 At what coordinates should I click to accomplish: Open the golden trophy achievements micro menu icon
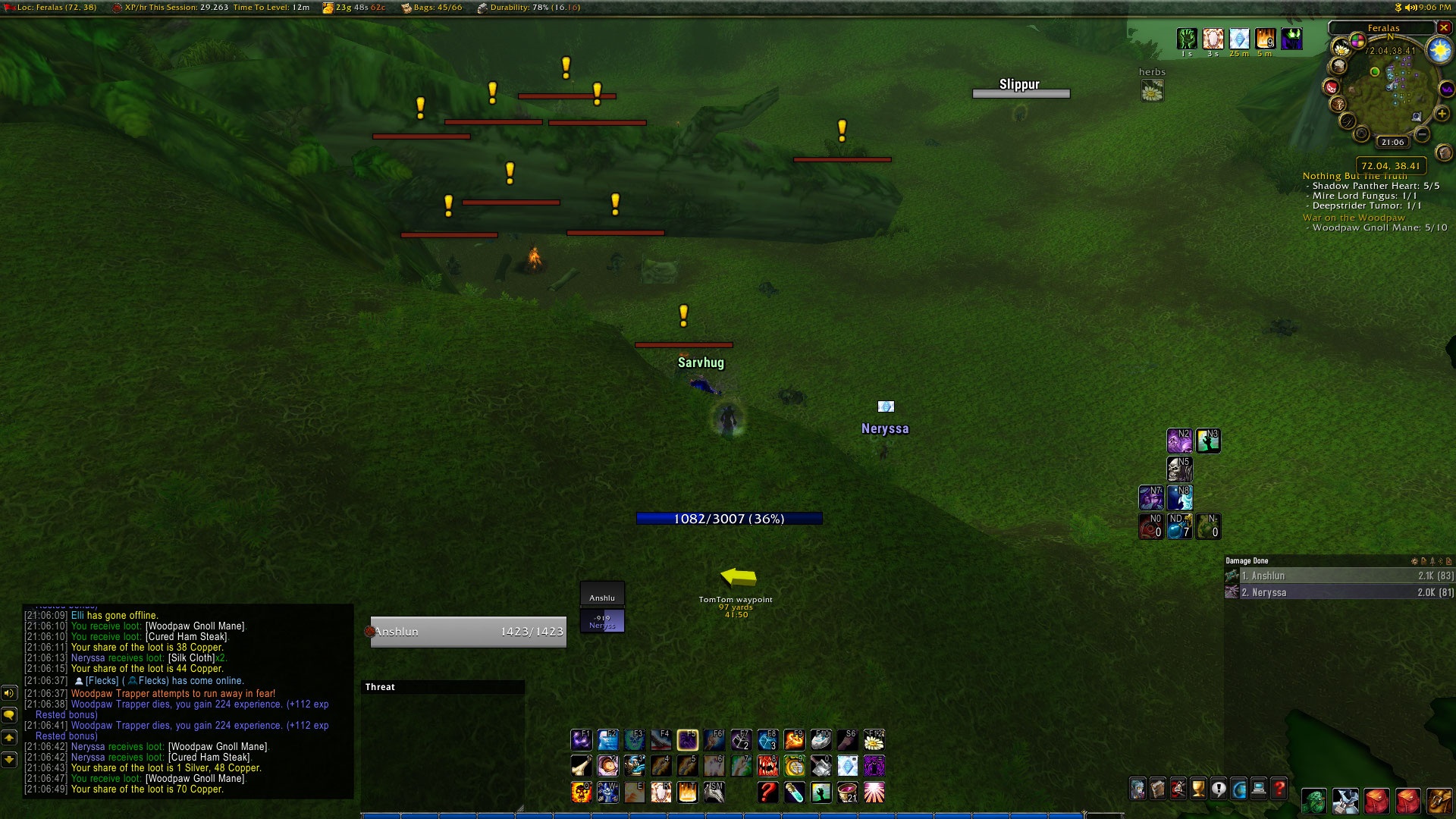[1199, 787]
